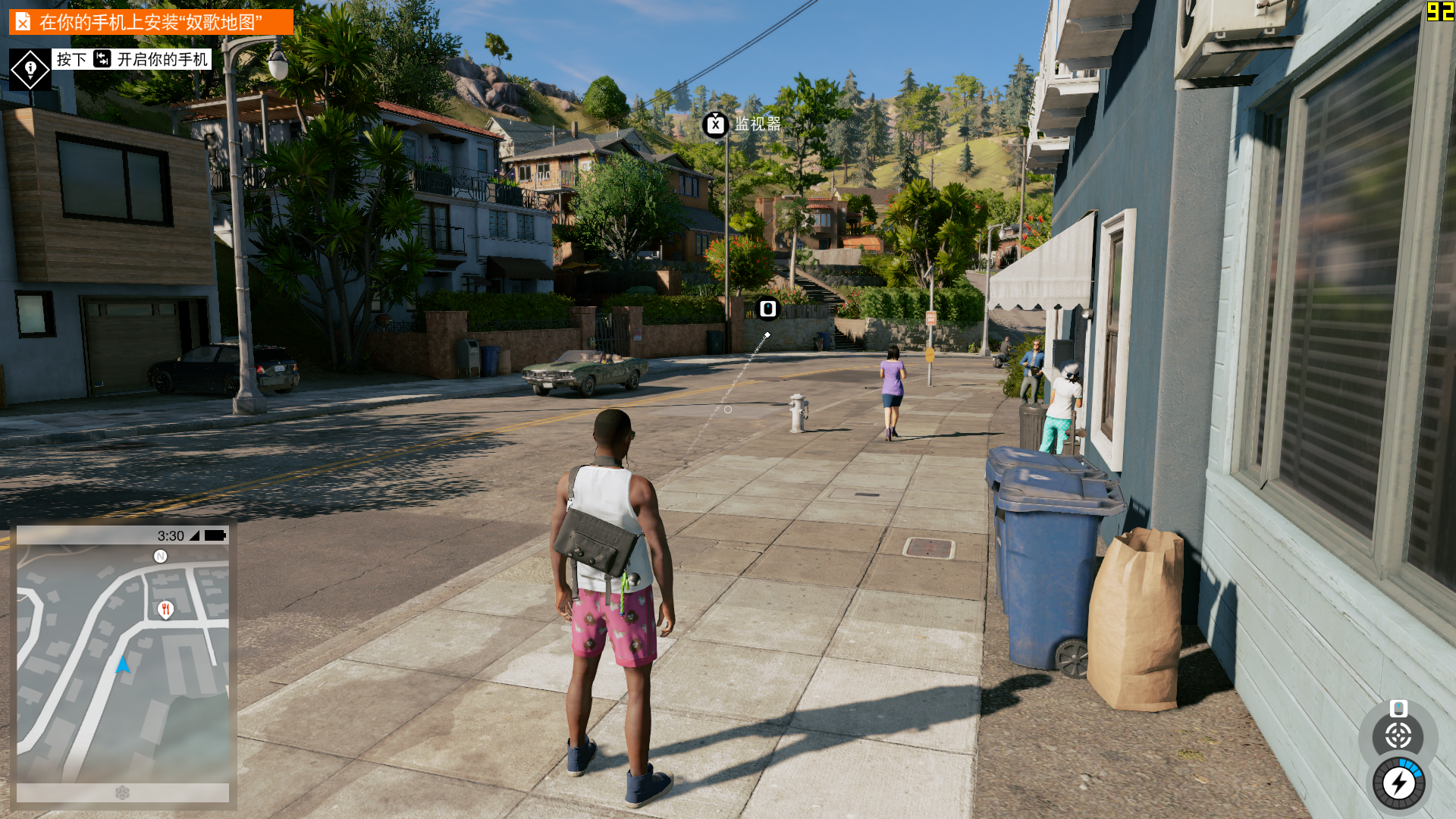
Task: Select the restaurant marker on the minimap
Action: click(x=165, y=609)
